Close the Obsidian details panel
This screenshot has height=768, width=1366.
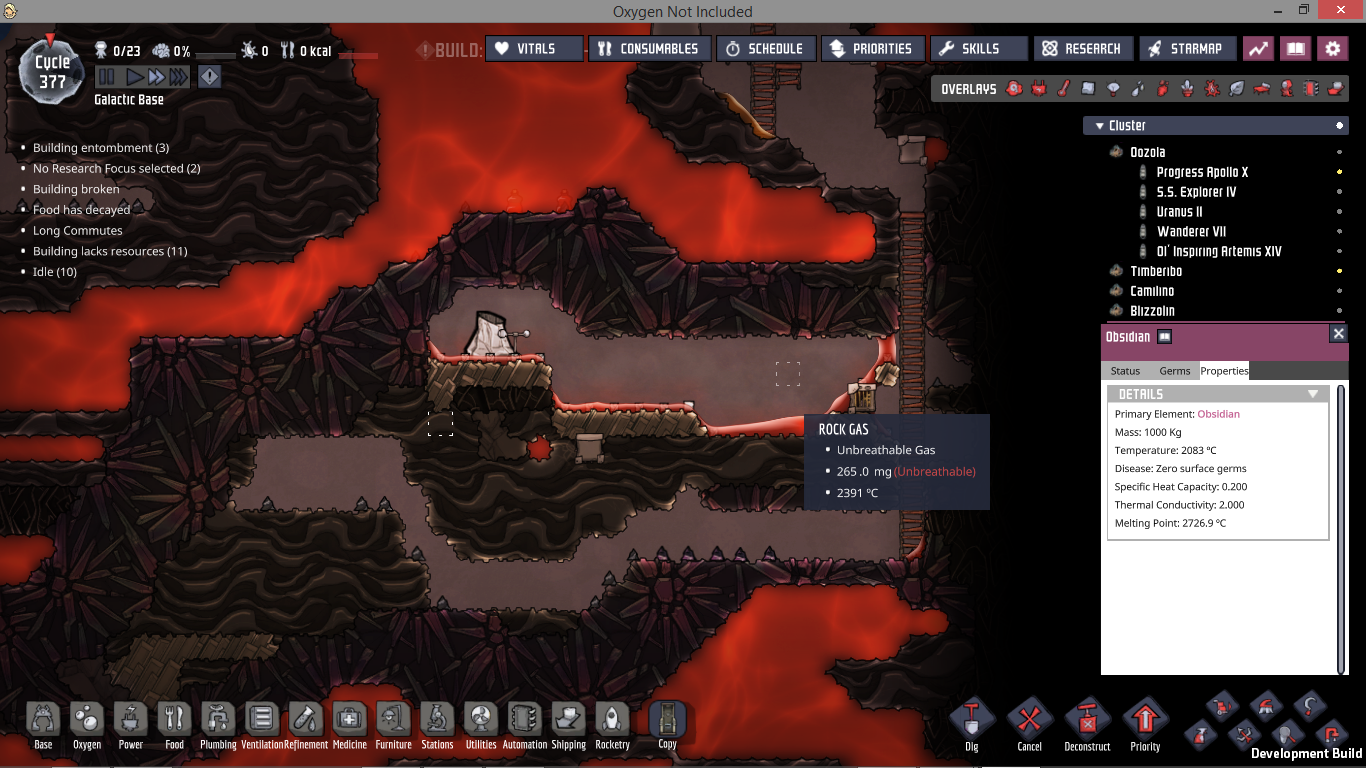click(1339, 334)
